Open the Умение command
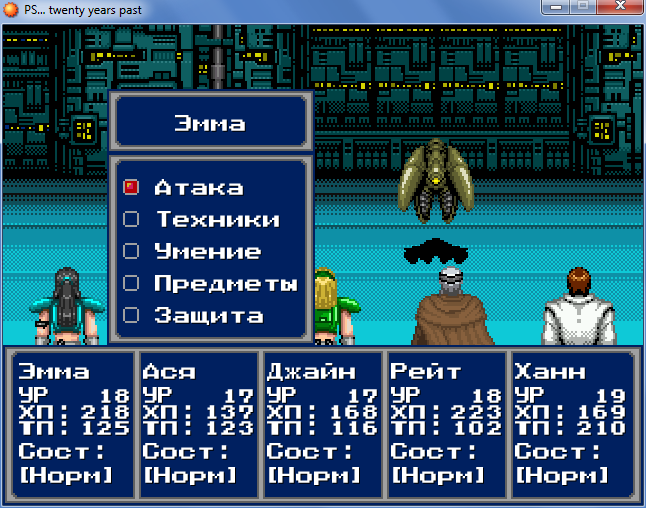The width and height of the screenshot is (646, 508). click(x=207, y=251)
